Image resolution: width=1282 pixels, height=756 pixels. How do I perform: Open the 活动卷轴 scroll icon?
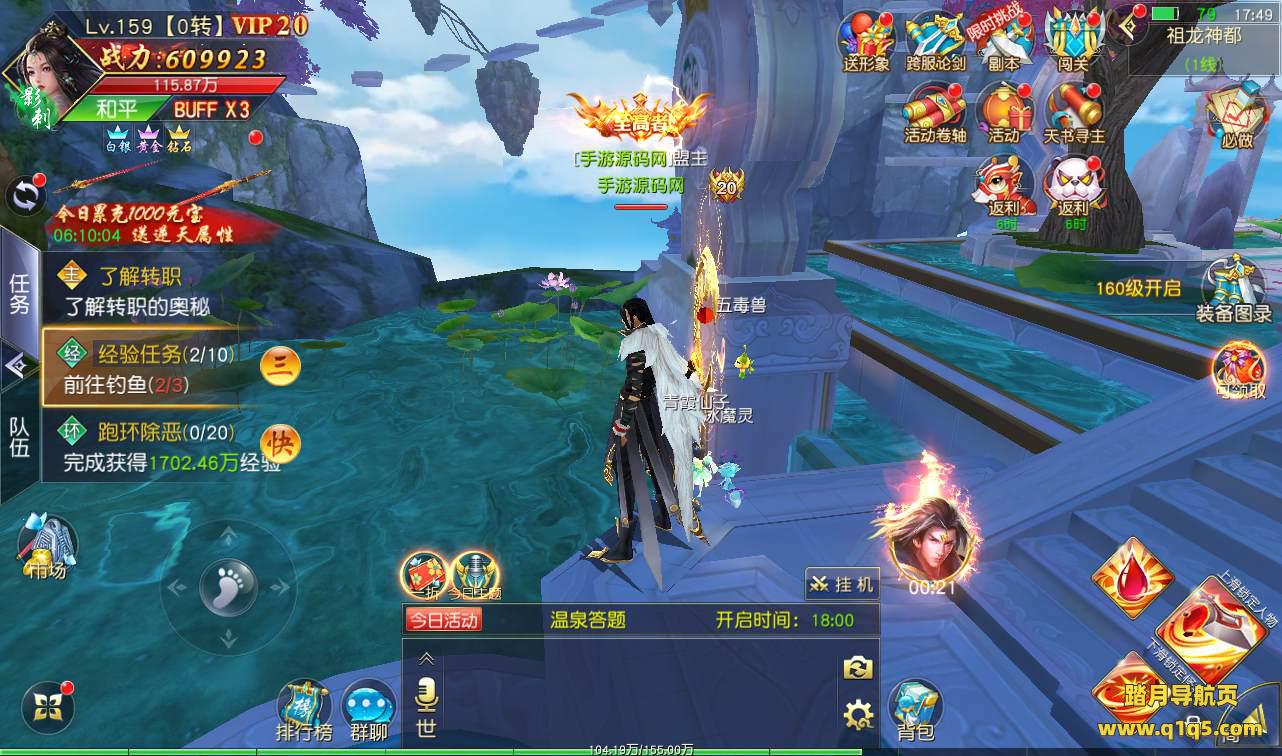point(934,111)
